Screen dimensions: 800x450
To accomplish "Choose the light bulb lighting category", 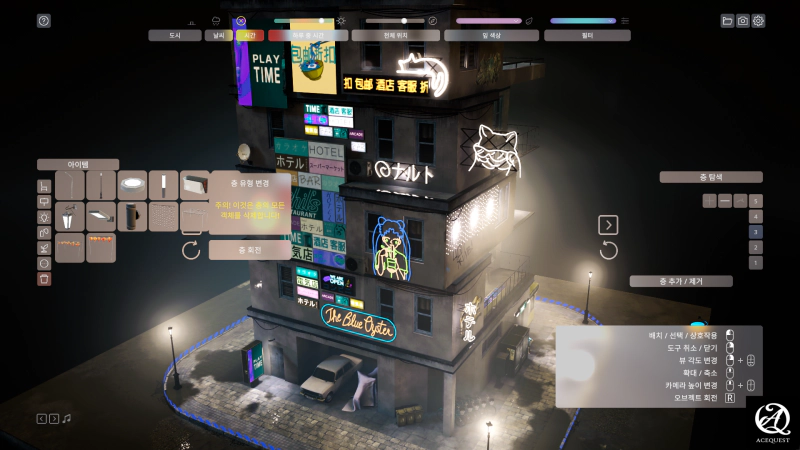I will point(44,217).
